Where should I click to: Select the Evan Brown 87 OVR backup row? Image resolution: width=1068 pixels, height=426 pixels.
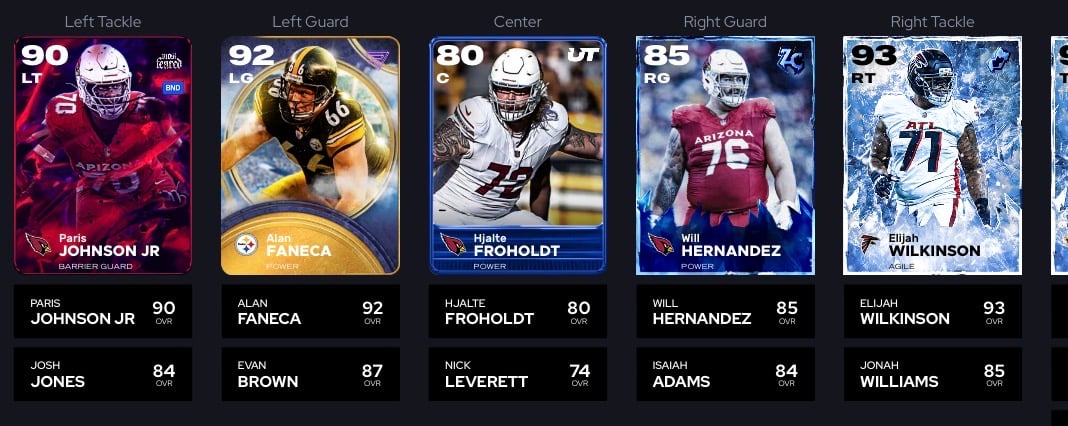(x=310, y=373)
